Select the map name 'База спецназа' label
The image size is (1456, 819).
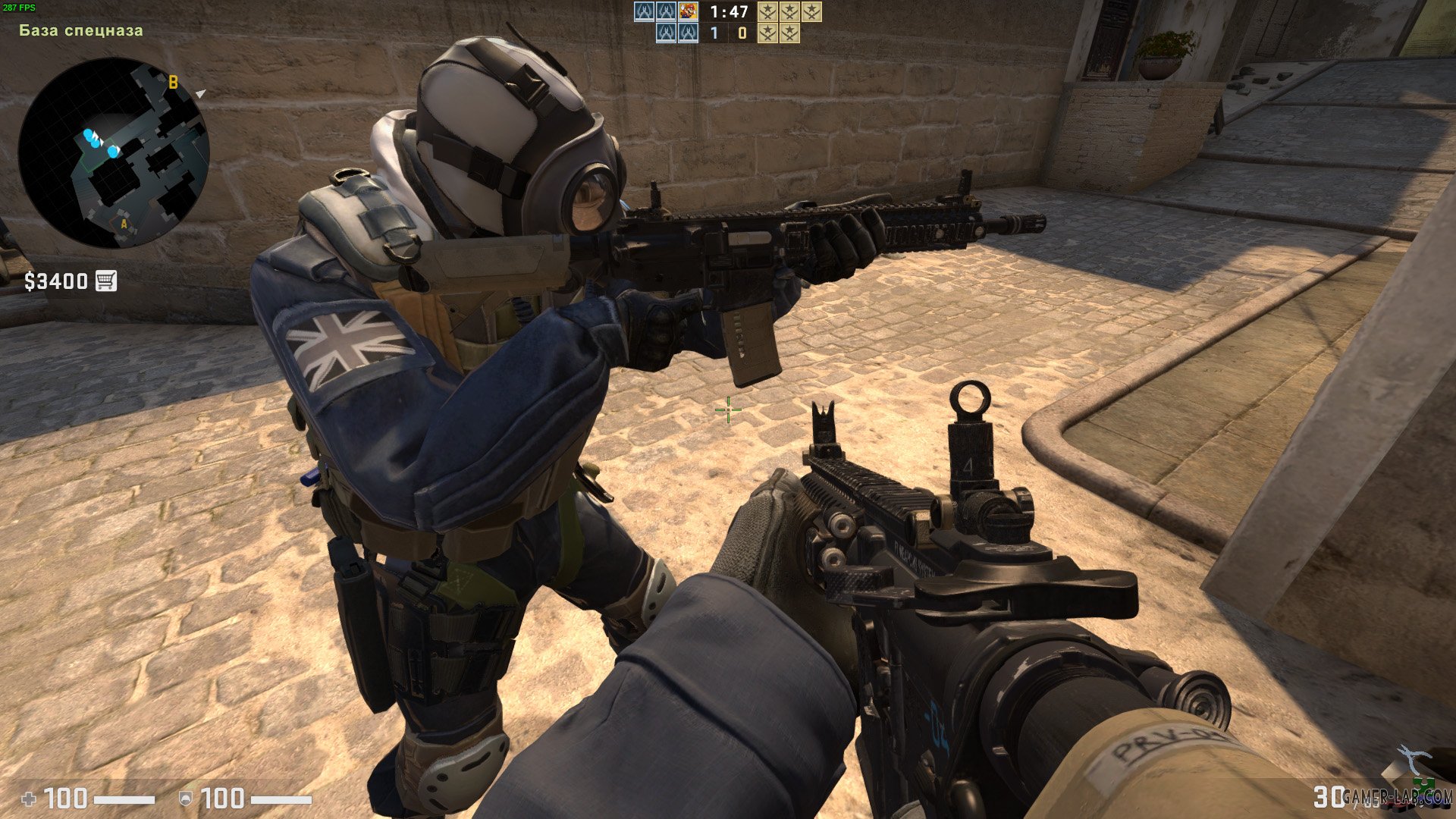tap(80, 31)
